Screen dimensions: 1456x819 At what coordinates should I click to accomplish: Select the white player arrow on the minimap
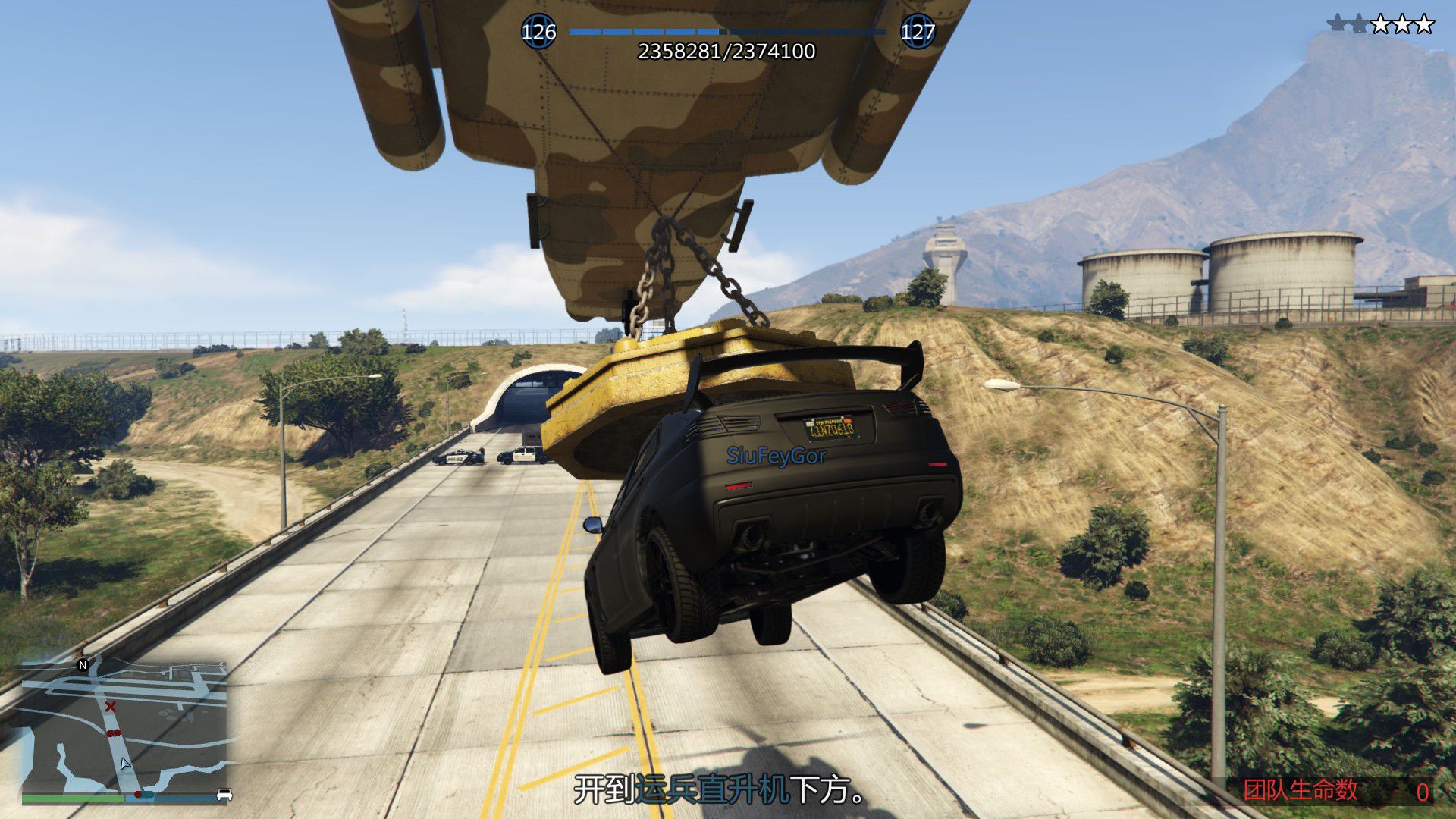click(125, 763)
